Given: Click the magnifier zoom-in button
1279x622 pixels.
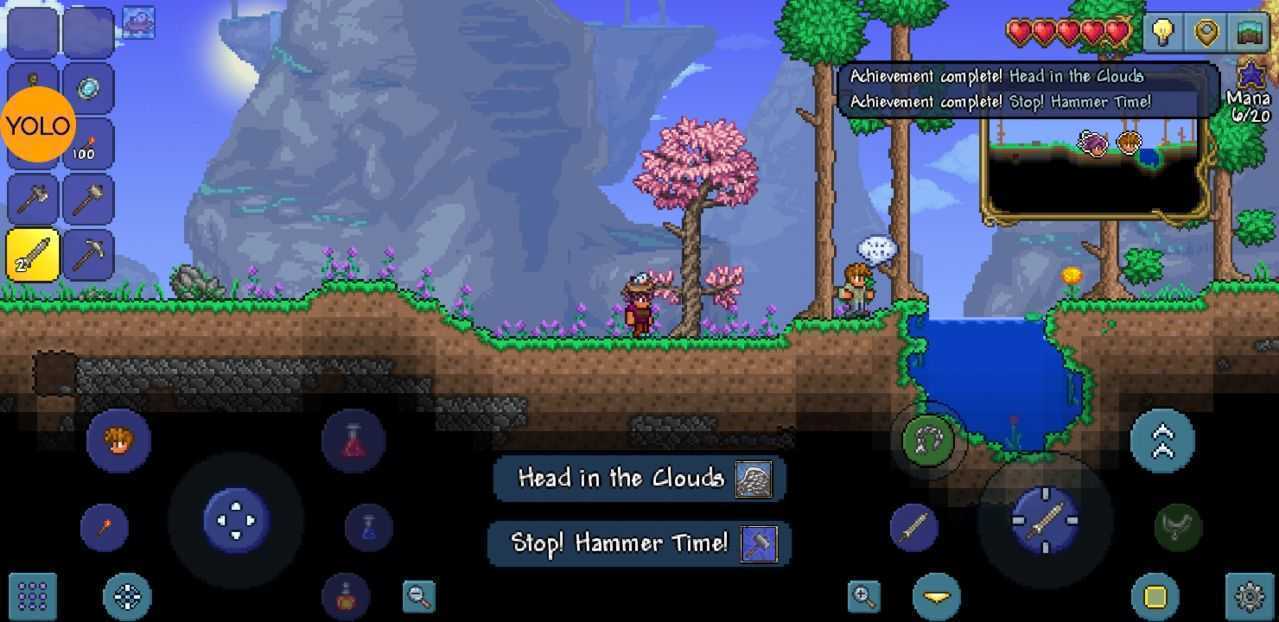Looking at the screenshot, I should coord(863,597).
